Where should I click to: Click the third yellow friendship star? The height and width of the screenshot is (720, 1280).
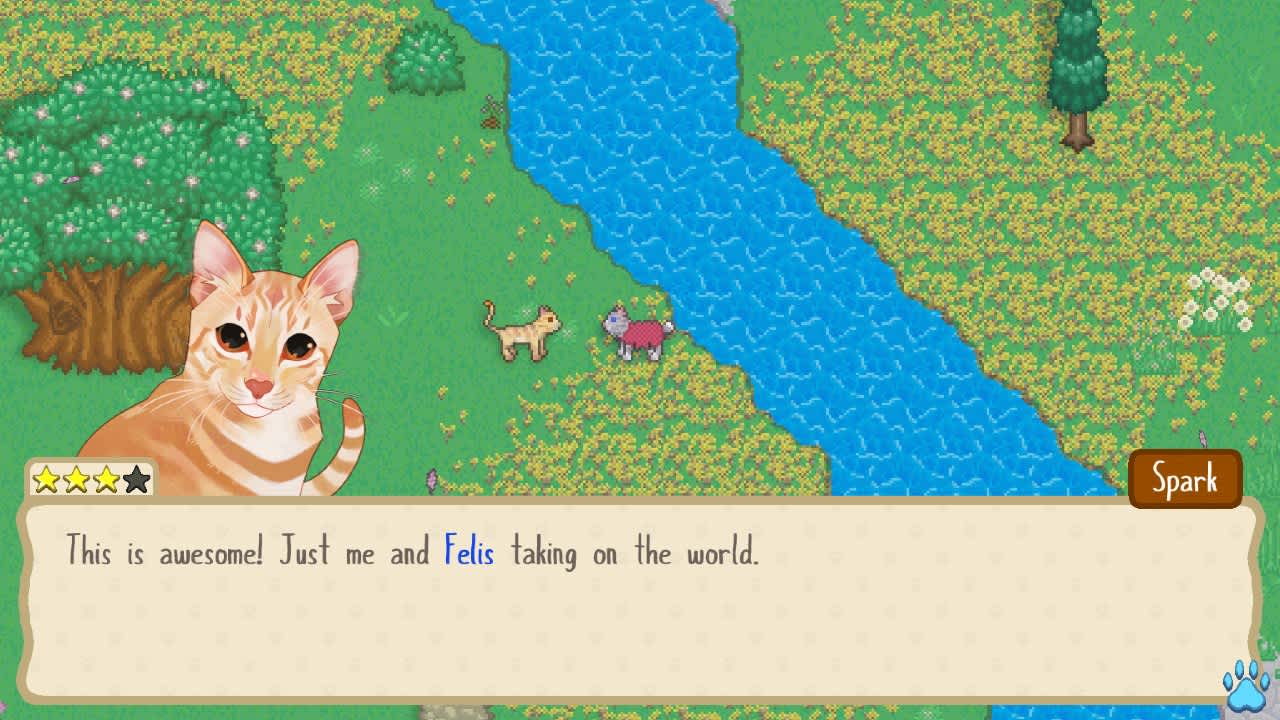point(105,478)
